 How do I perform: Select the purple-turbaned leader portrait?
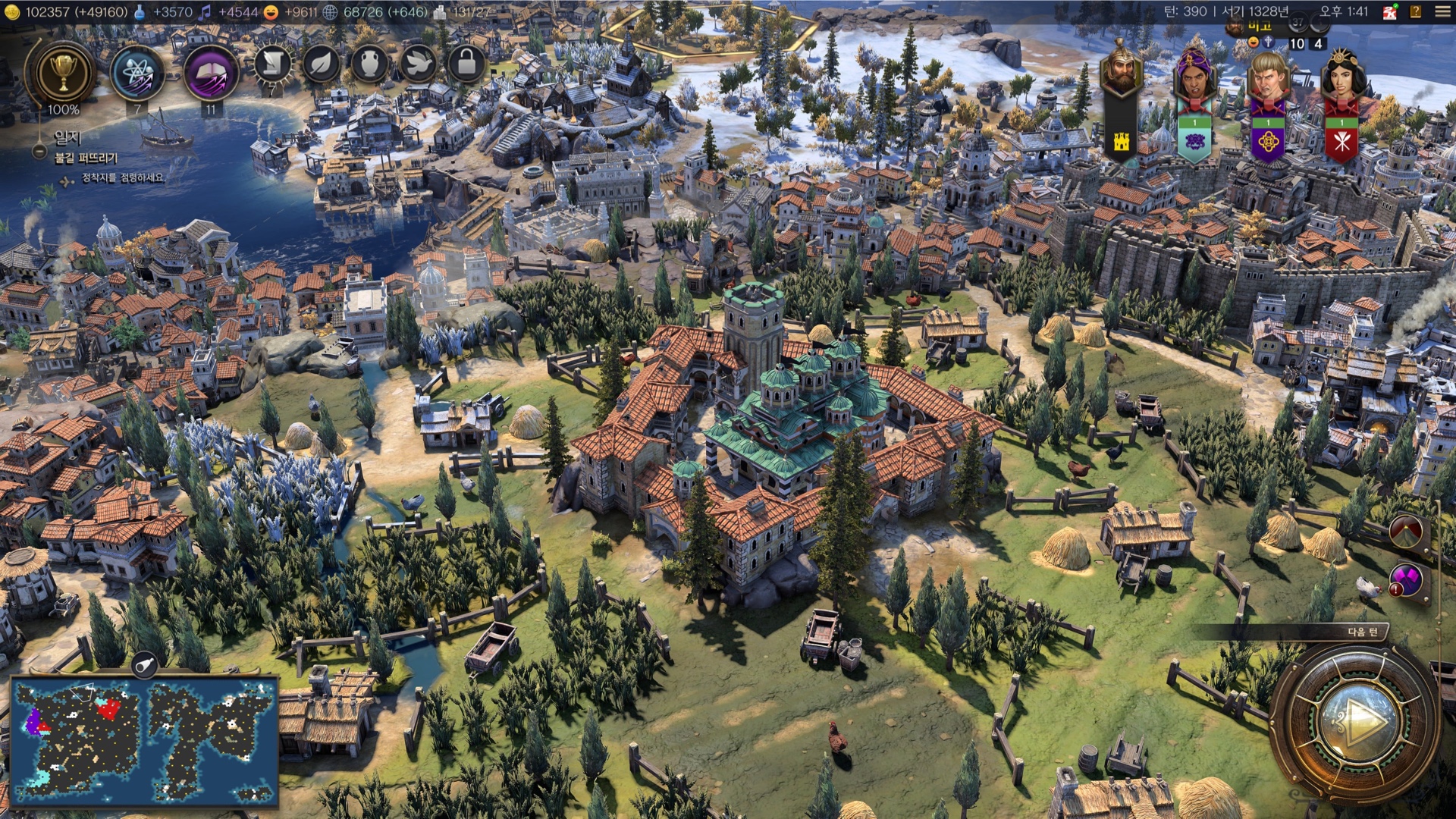pos(1194,76)
